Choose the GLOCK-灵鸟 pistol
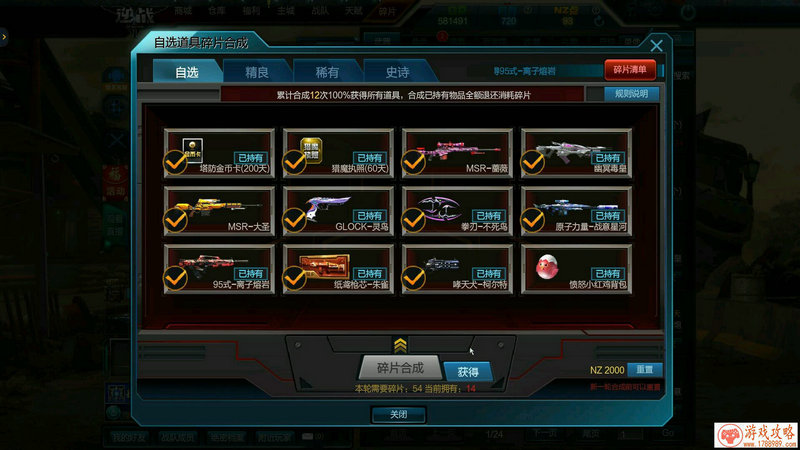 336,210
